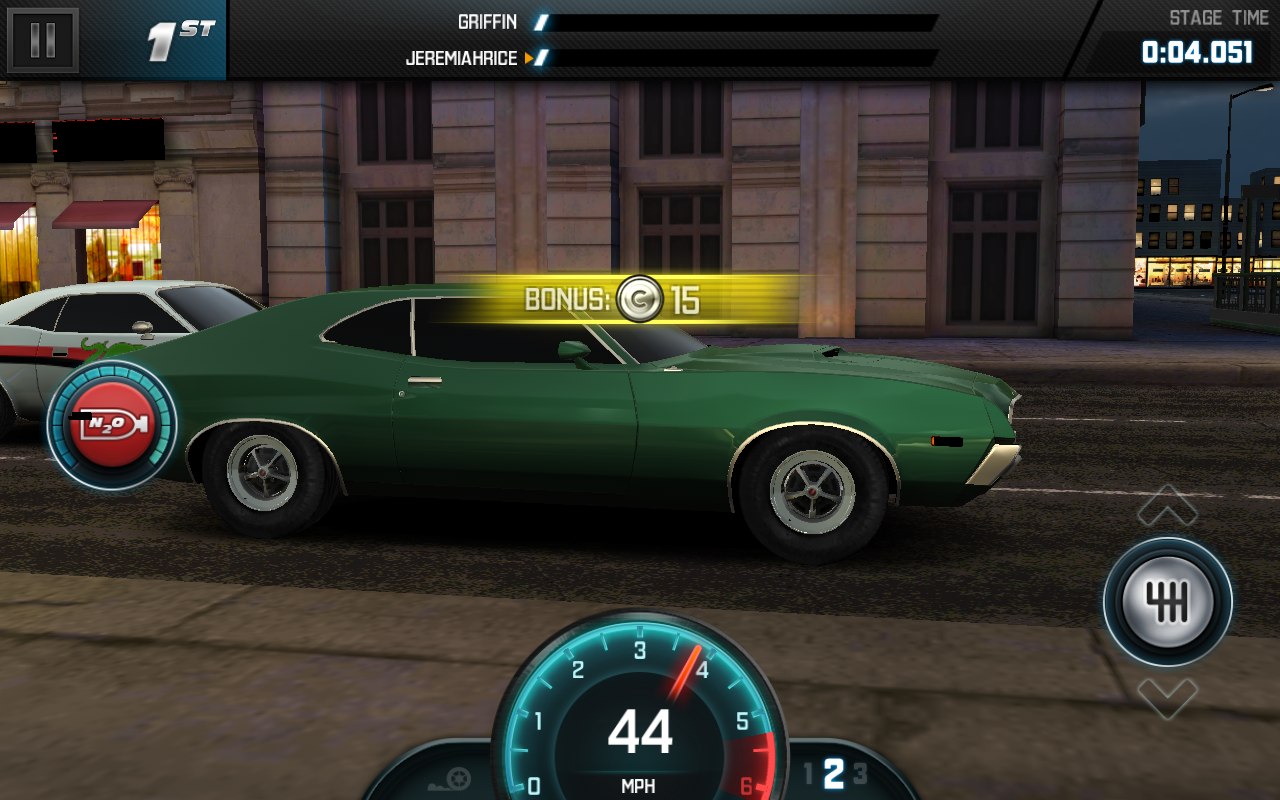This screenshot has width=1280, height=800.
Task: Tap the gear shifter icon
Action: (1167, 601)
